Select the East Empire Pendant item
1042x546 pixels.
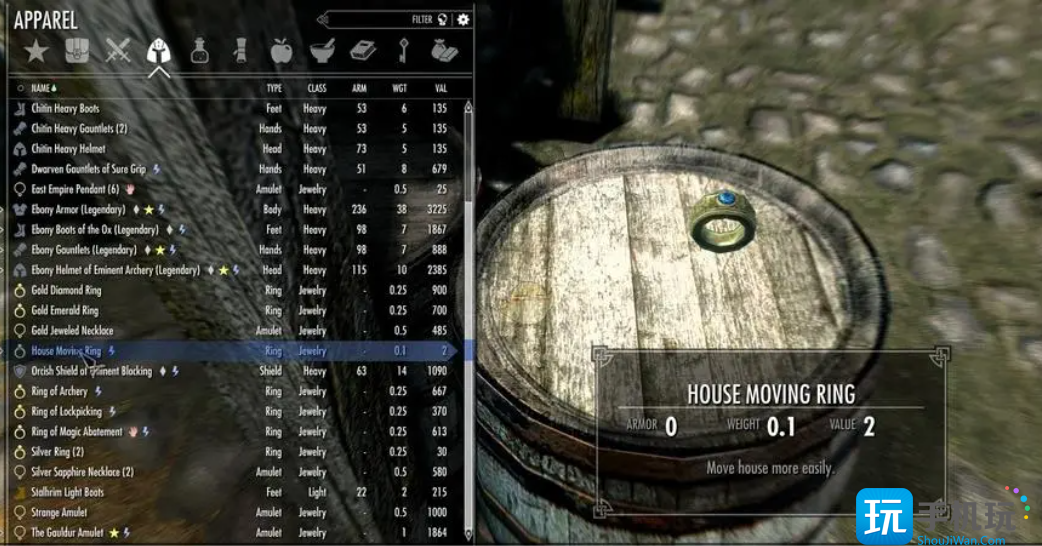click(75, 189)
